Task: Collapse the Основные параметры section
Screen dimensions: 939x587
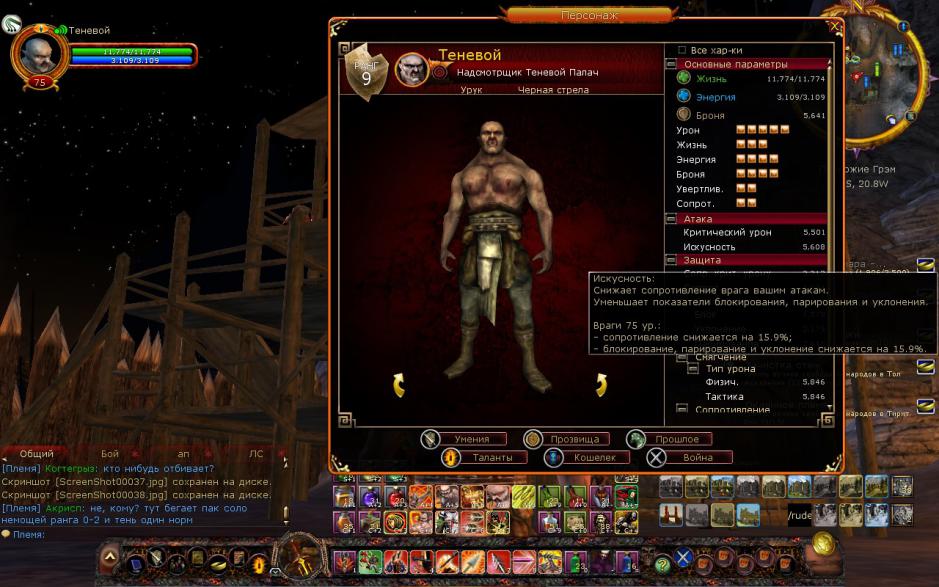Action: [x=671, y=64]
